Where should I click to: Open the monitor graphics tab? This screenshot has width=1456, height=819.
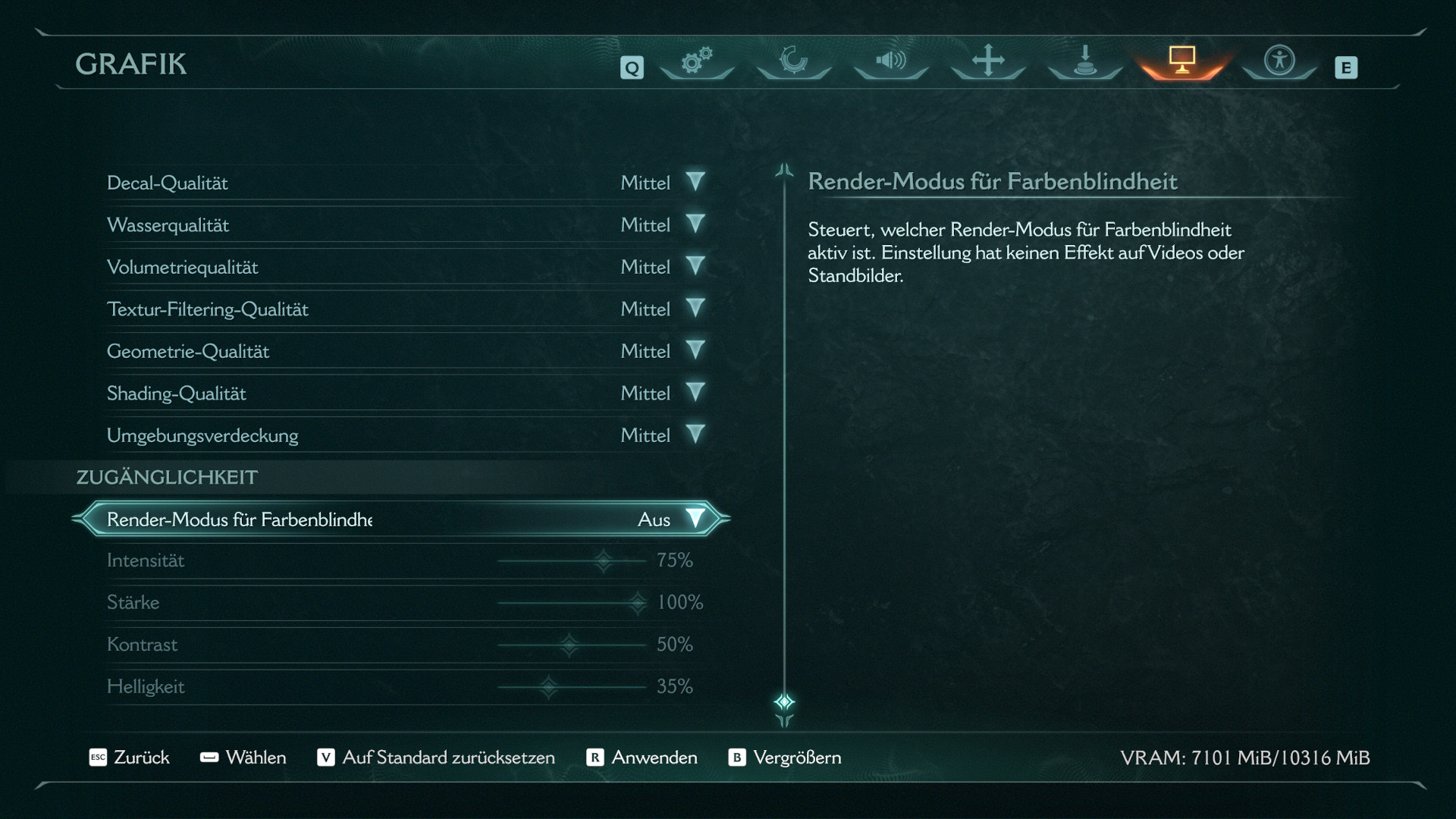coord(1181,61)
